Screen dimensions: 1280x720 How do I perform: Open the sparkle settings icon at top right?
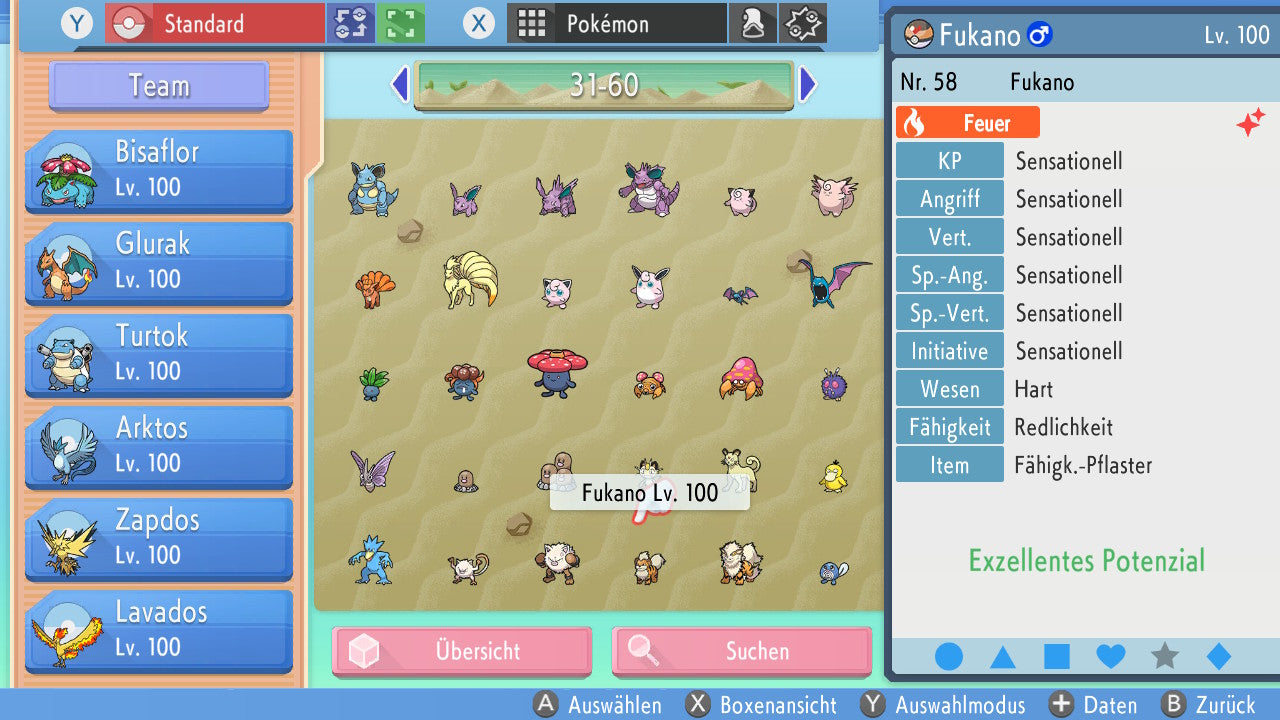pyautogui.click(x=803, y=23)
